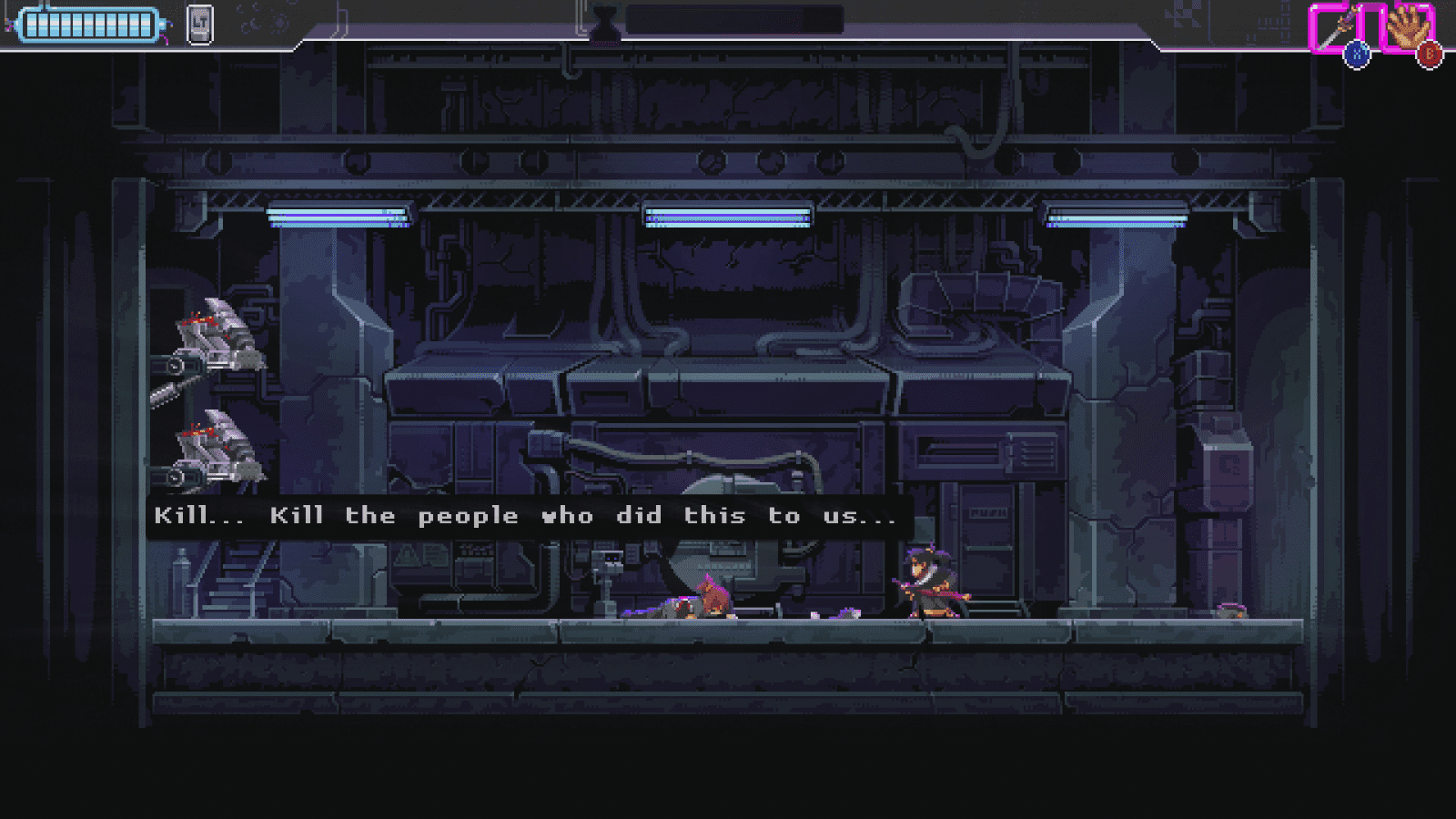Select the hand ability icon in top-right HUD
Image resolution: width=1456 pixels, height=819 pixels.
1406,25
